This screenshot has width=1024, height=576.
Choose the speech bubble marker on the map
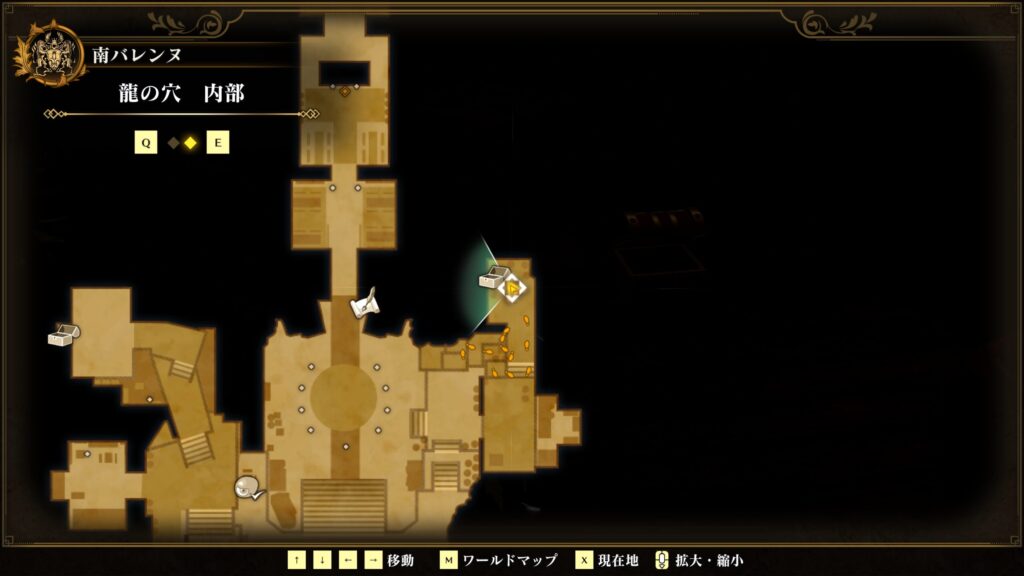(247, 488)
